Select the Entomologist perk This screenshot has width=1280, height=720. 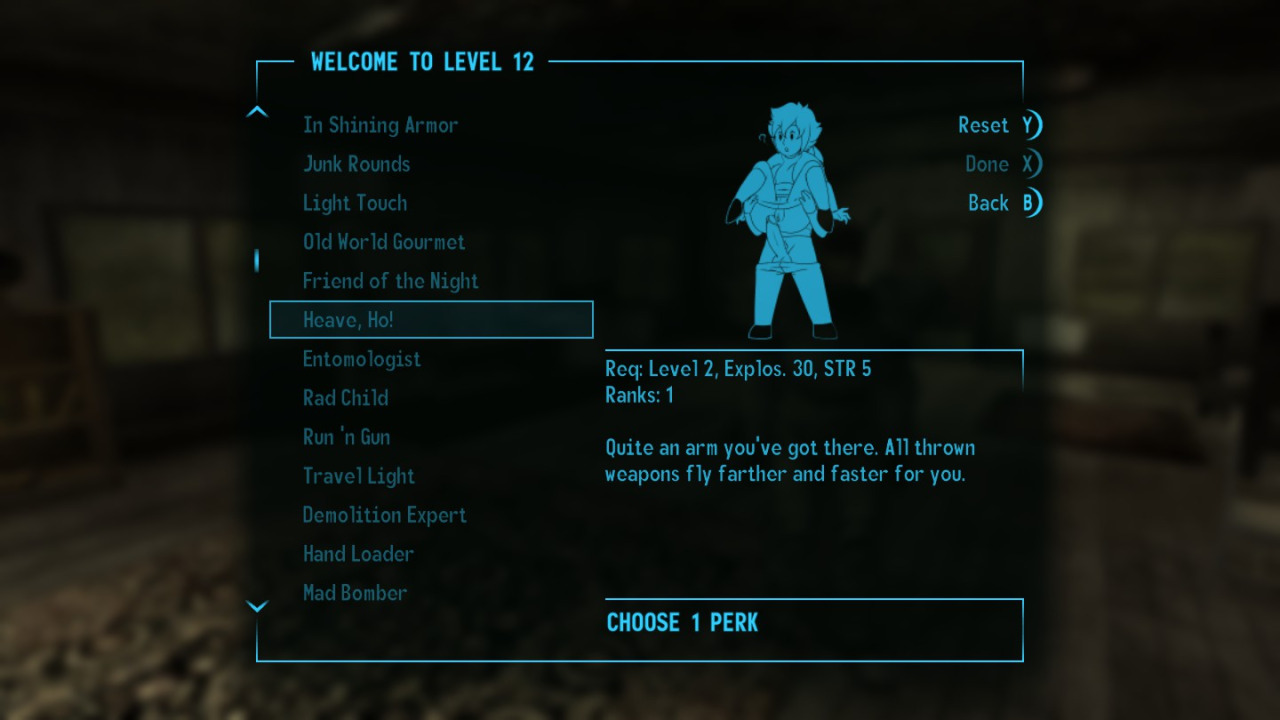pos(361,359)
